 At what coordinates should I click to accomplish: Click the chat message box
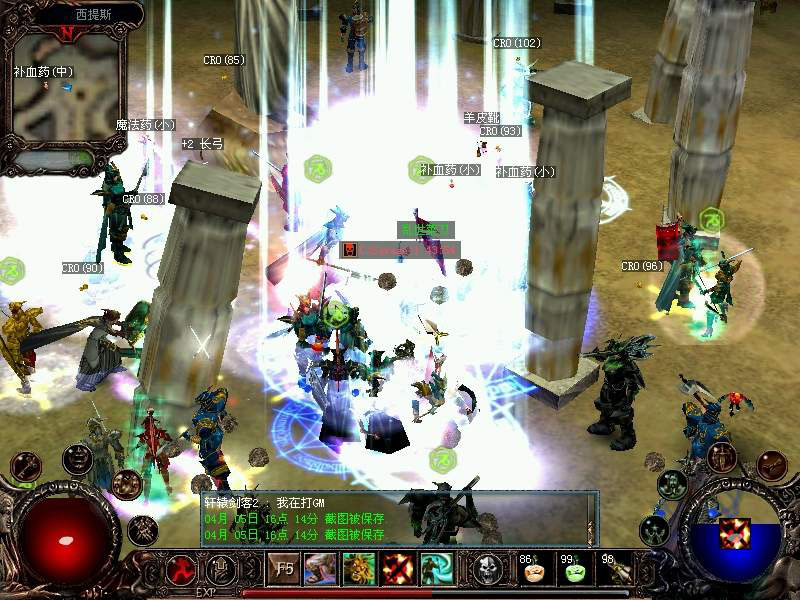395,518
